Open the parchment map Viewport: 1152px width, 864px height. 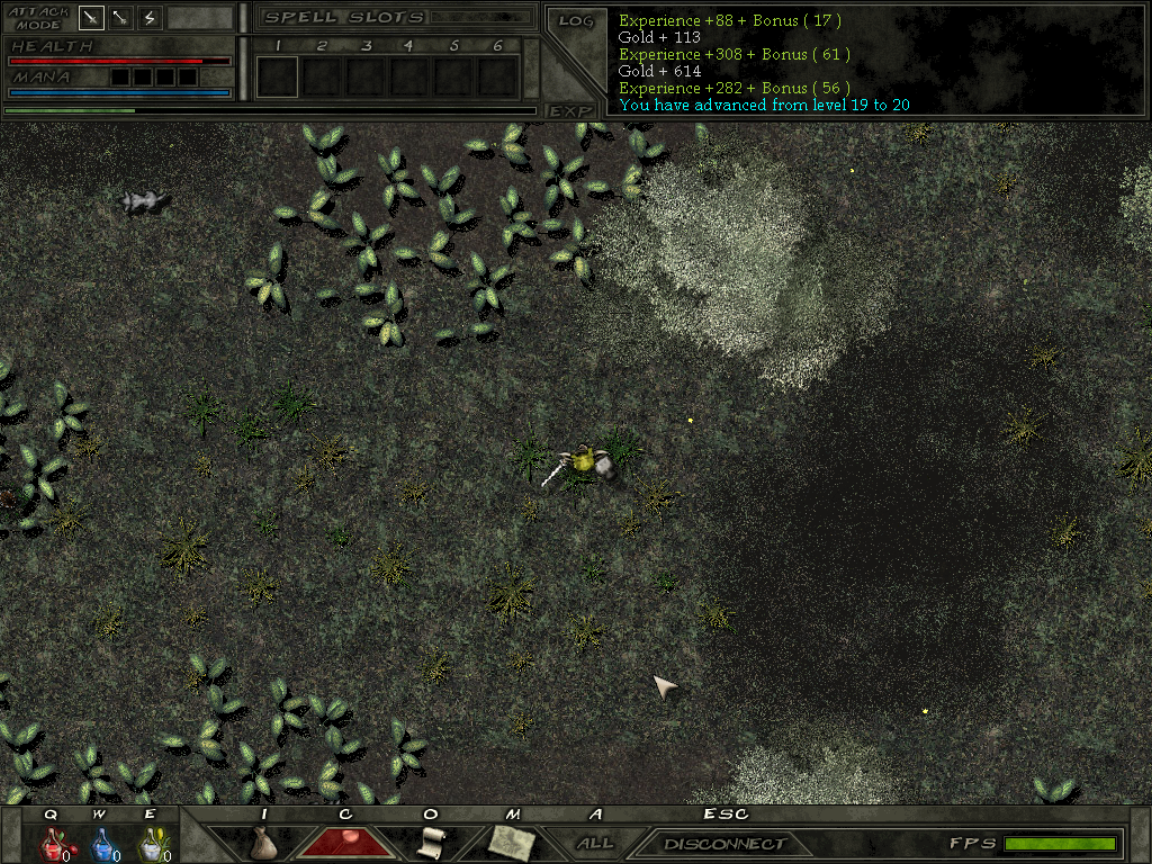[512, 843]
